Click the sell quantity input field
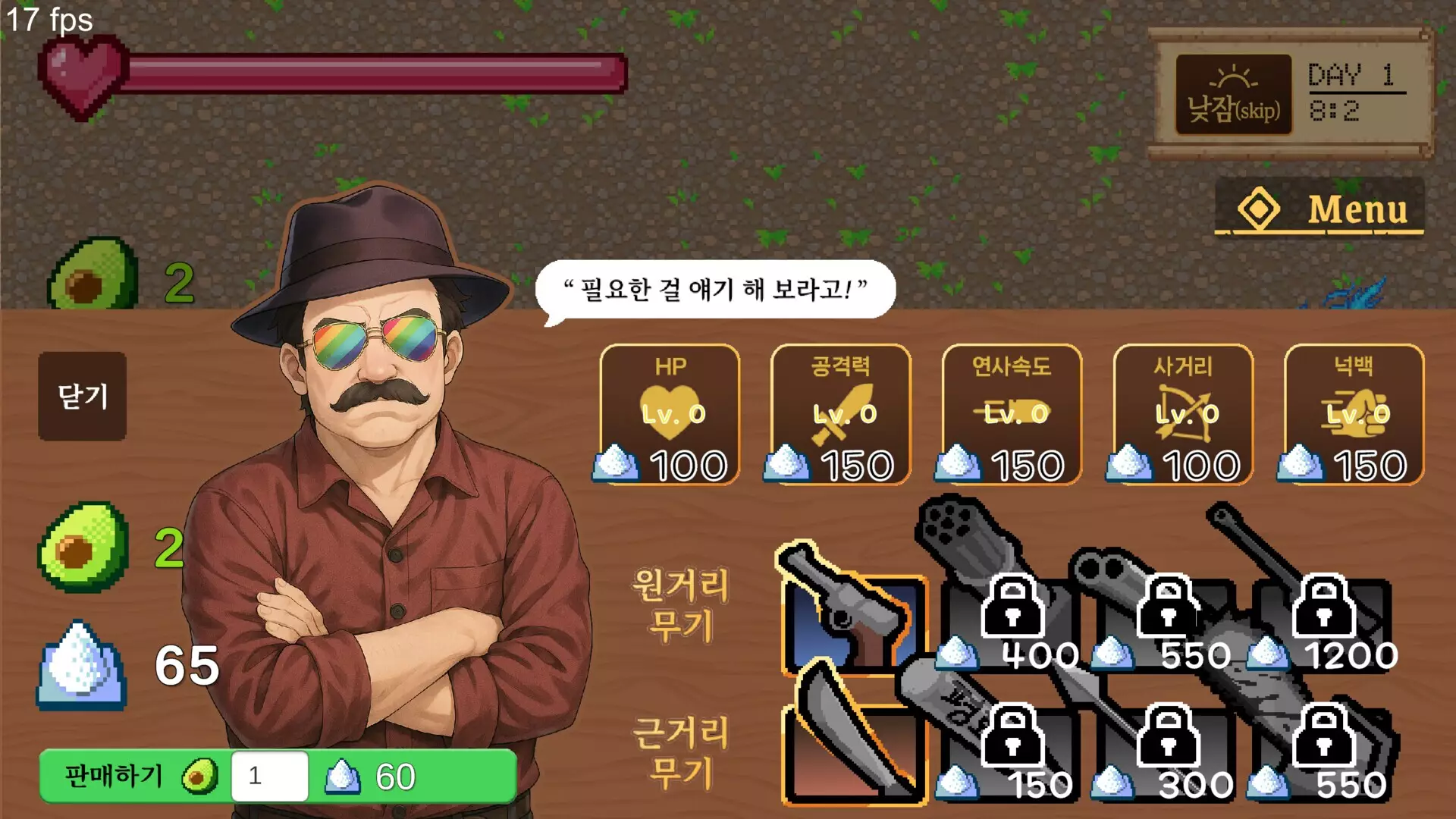The image size is (1456, 819). pyautogui.click(x=269, y=775)
